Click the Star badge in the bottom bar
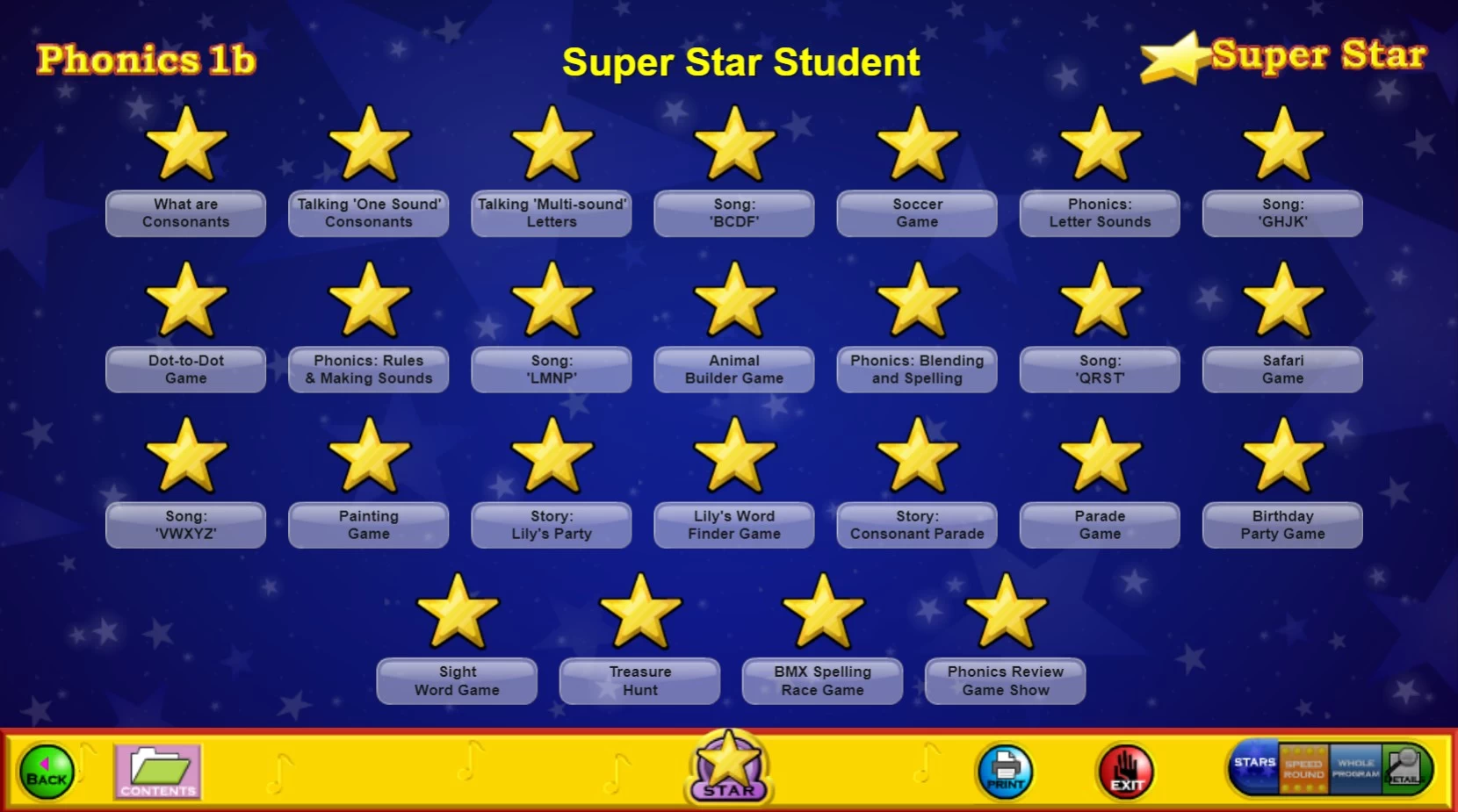The image size is (1458, 812). [x=728, y=768]
